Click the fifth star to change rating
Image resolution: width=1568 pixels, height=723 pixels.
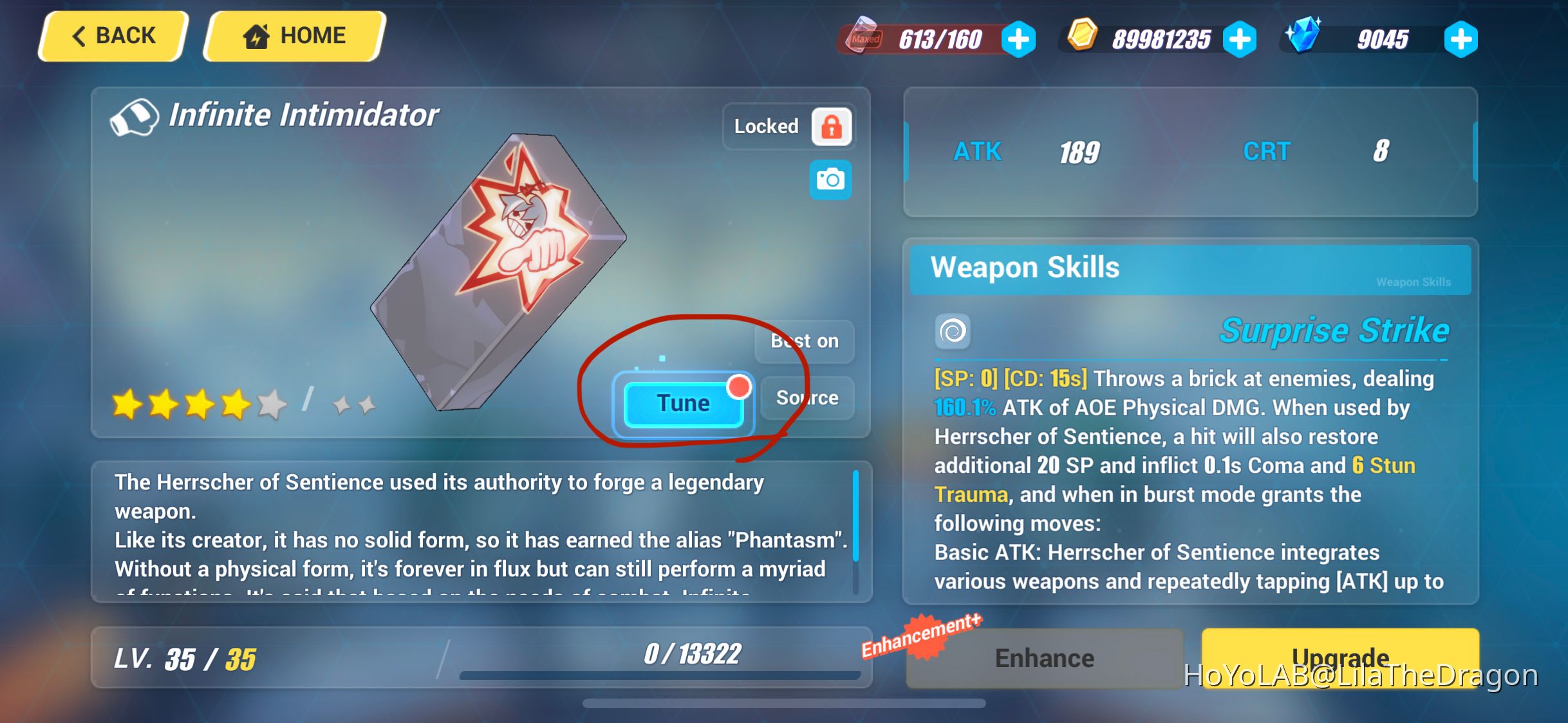[270, 404]
